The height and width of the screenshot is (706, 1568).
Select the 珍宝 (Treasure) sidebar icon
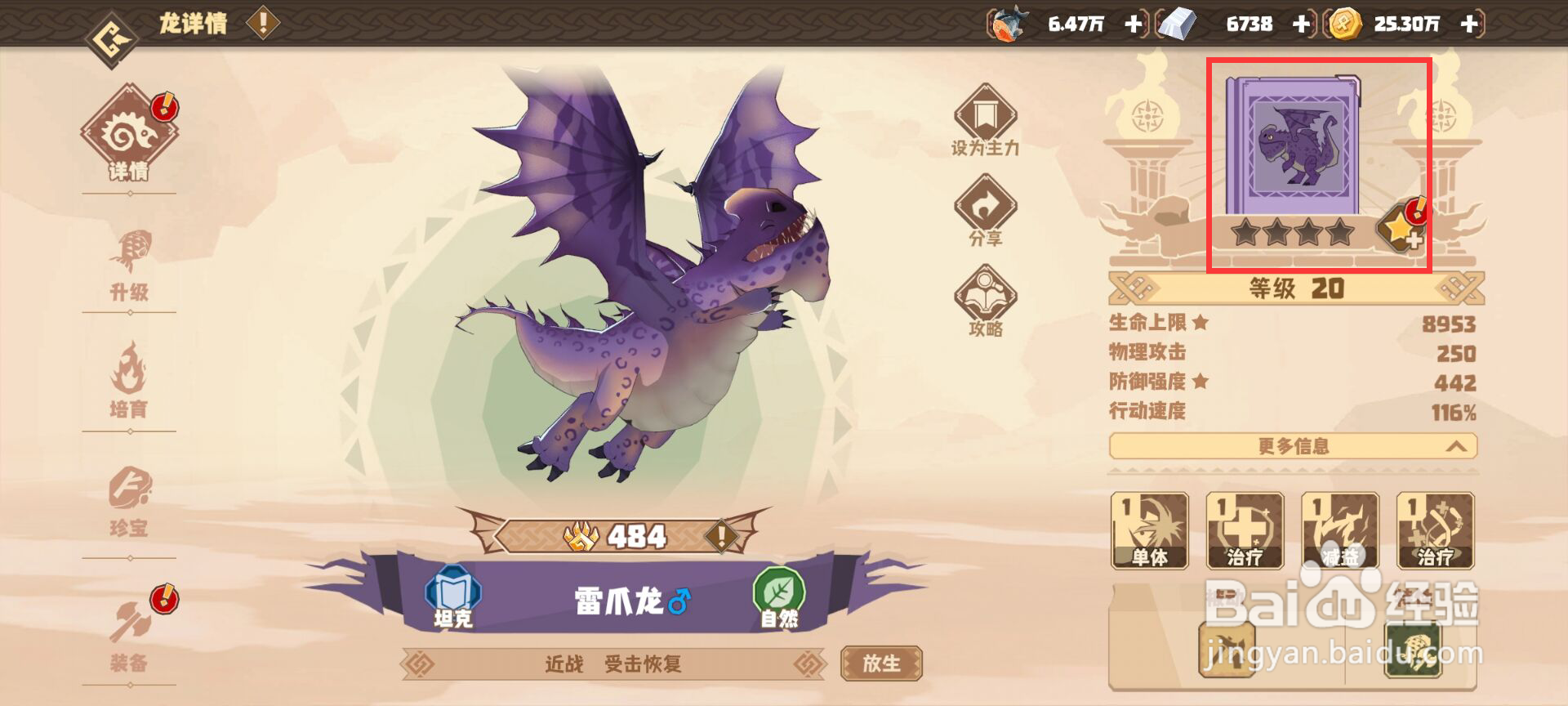pyautogui.click(x=131, y=497)
